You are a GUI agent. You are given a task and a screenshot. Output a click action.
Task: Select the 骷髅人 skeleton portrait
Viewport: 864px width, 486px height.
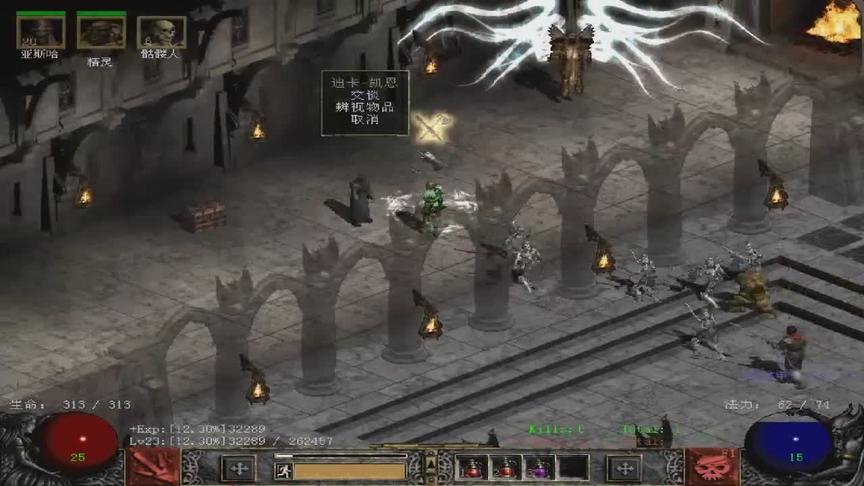coord(160,32)
